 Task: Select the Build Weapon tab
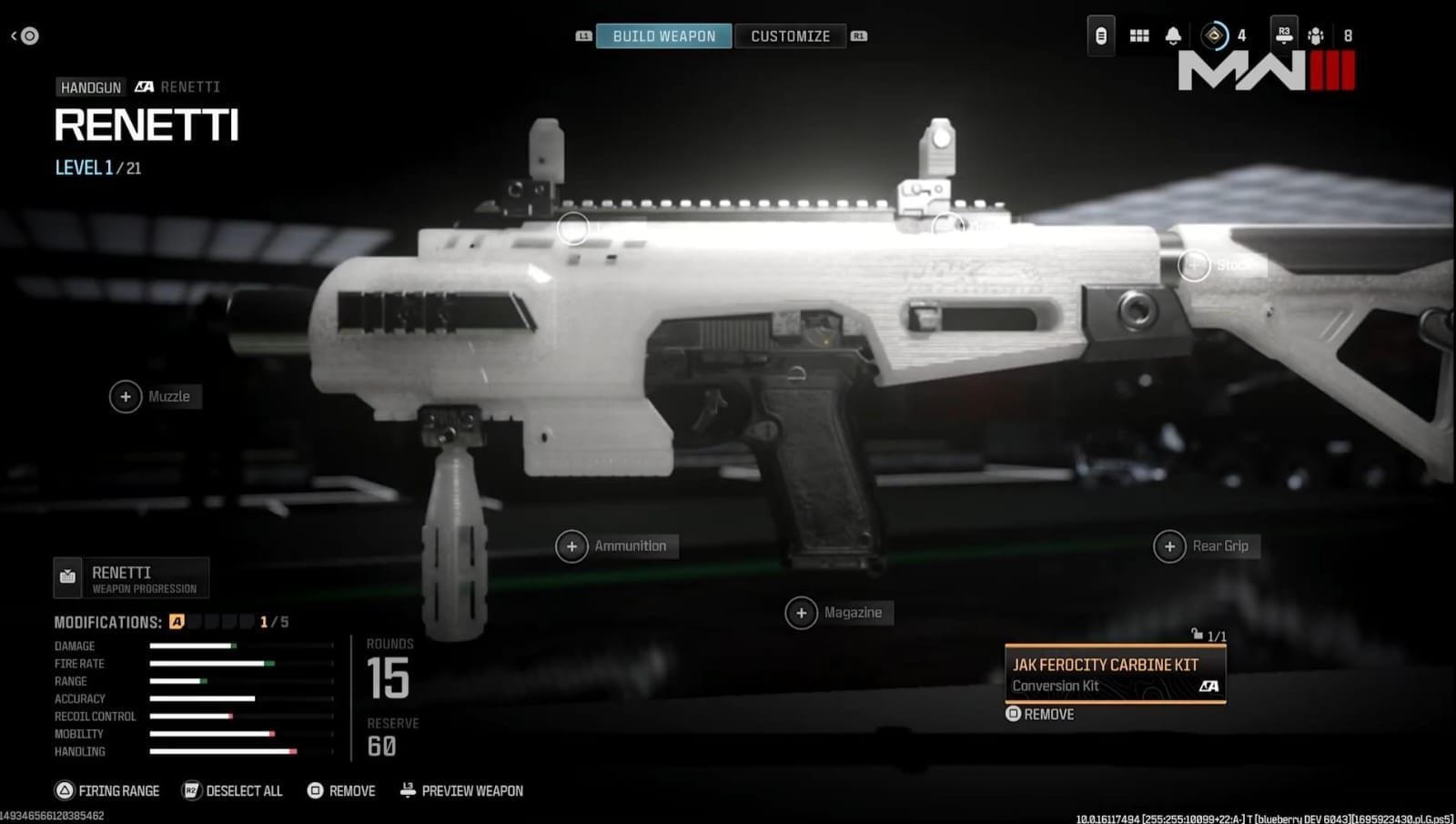point(663,36)
